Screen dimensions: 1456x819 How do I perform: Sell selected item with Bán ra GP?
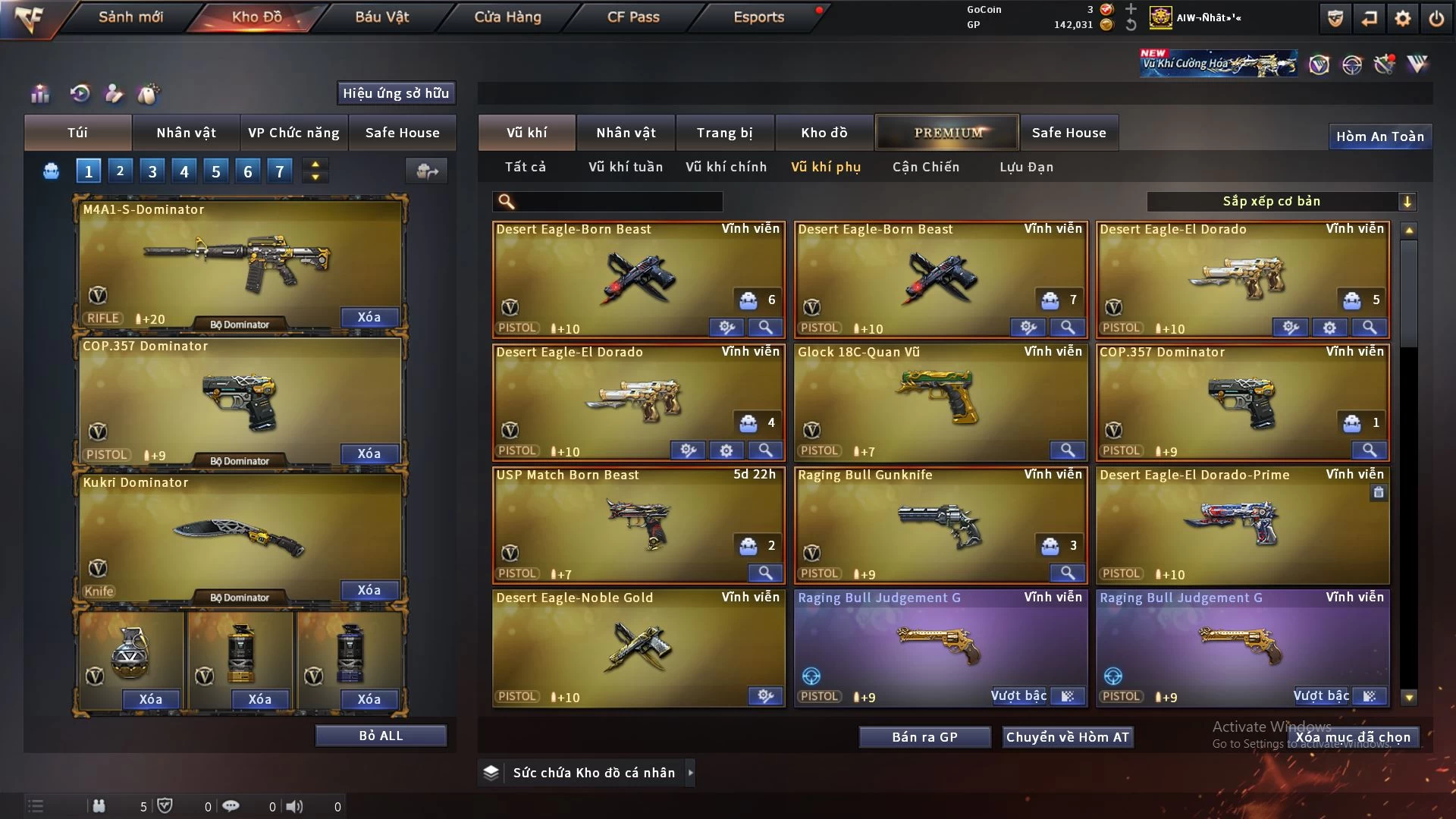click(924, 737)
